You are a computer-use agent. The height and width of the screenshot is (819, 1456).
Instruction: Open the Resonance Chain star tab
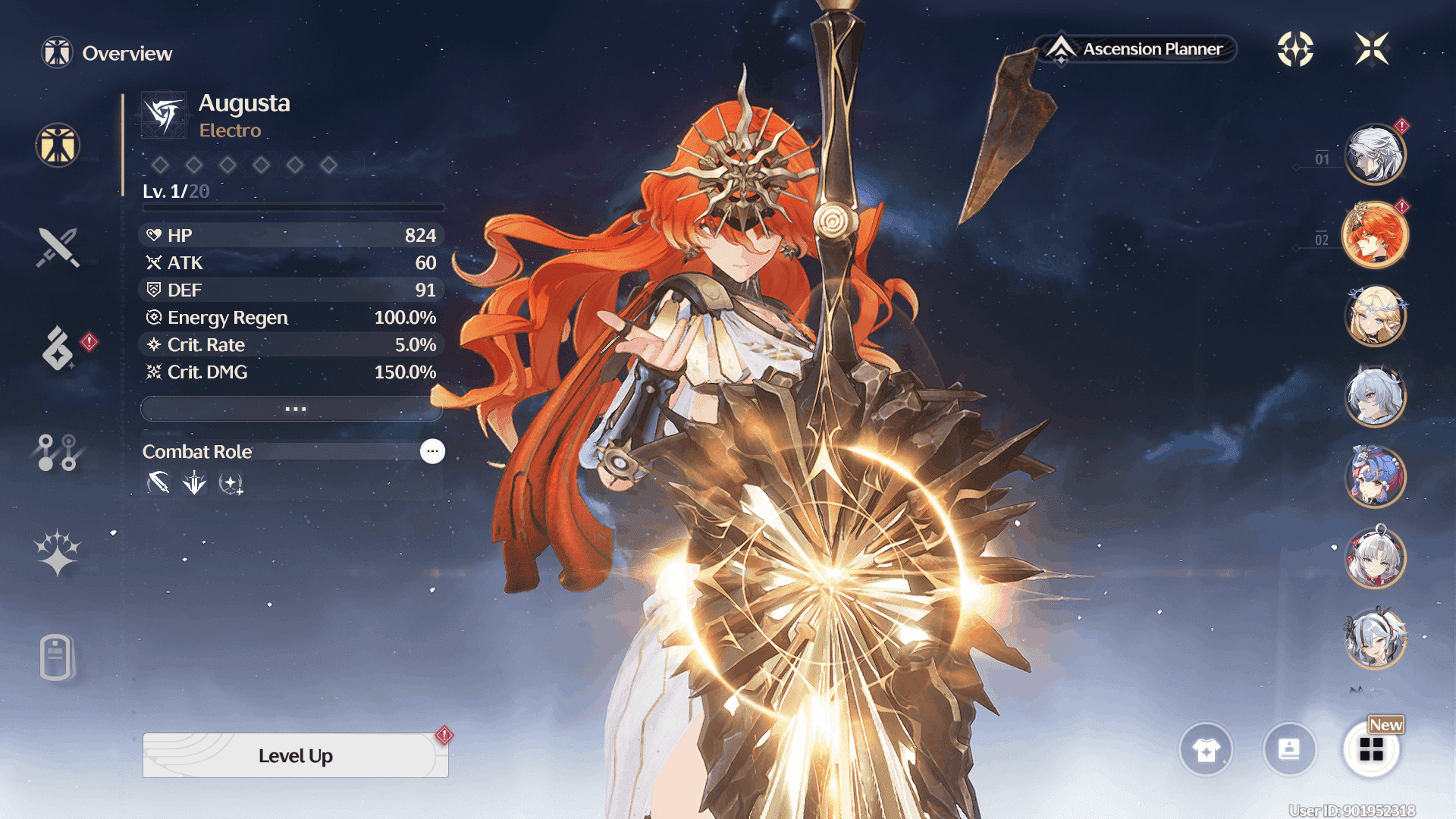[x=58, y=553]
